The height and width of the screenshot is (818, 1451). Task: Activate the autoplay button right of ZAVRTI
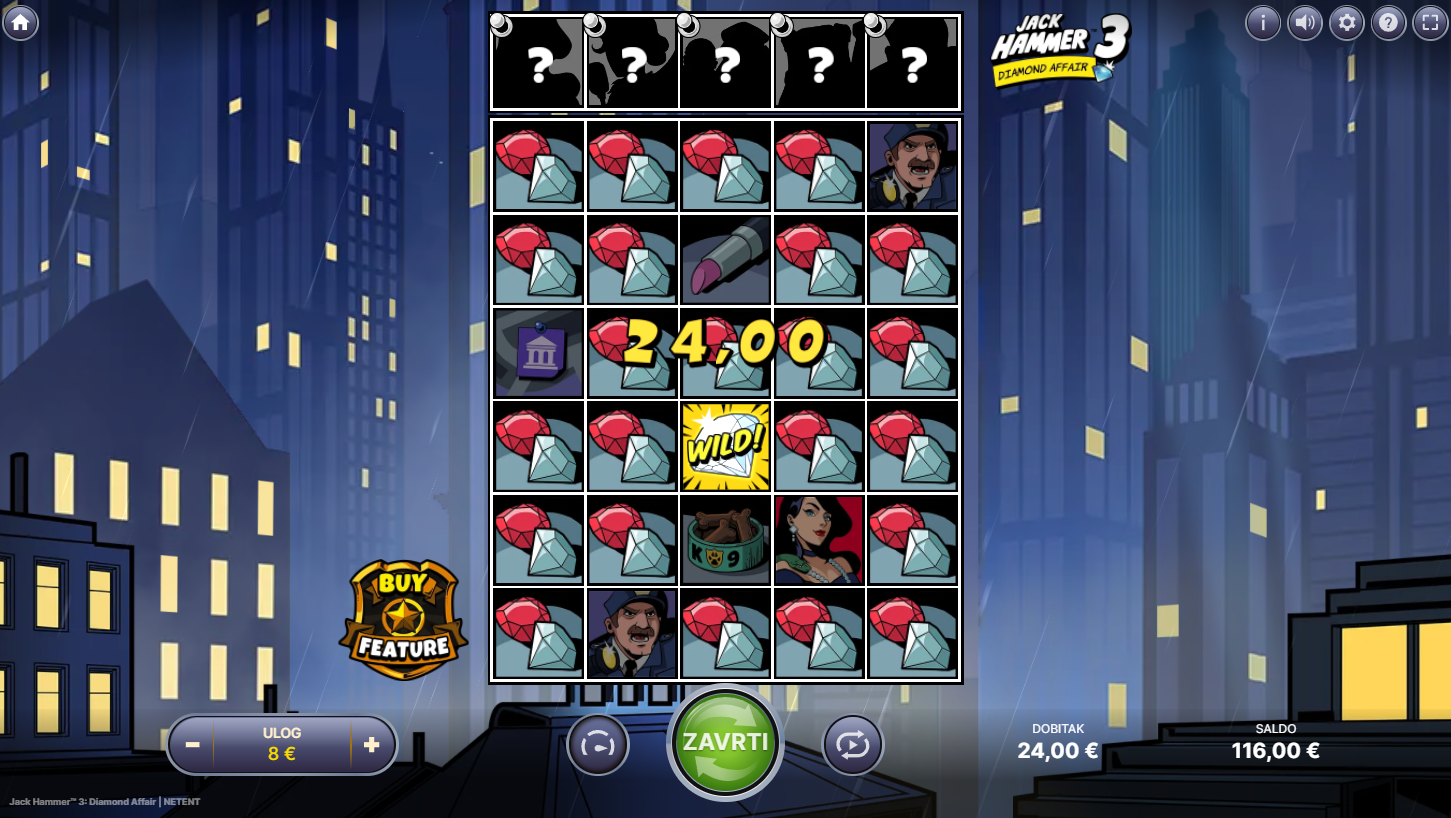(852, 745)
